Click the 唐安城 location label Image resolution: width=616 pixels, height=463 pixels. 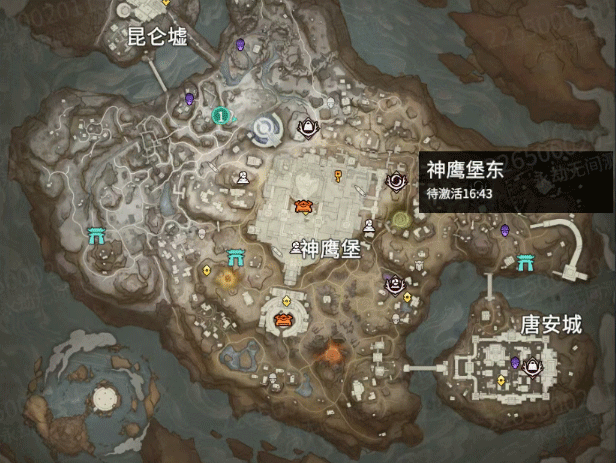551,324
